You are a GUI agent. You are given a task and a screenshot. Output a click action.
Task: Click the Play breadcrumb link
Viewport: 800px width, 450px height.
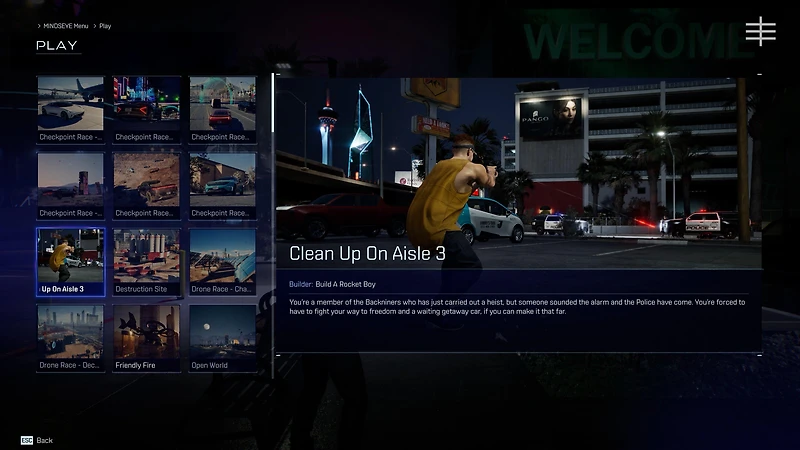click(x=105, y=25)
